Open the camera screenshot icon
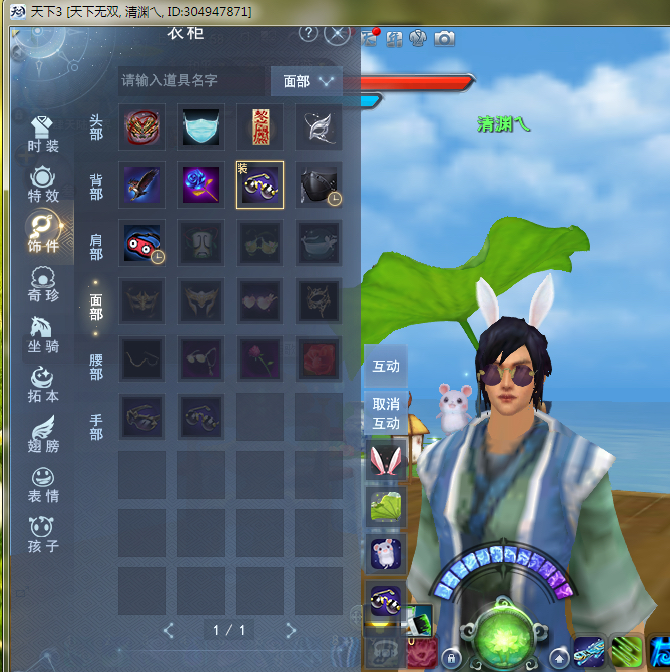670x672 pixels. [x=444, y=38]
